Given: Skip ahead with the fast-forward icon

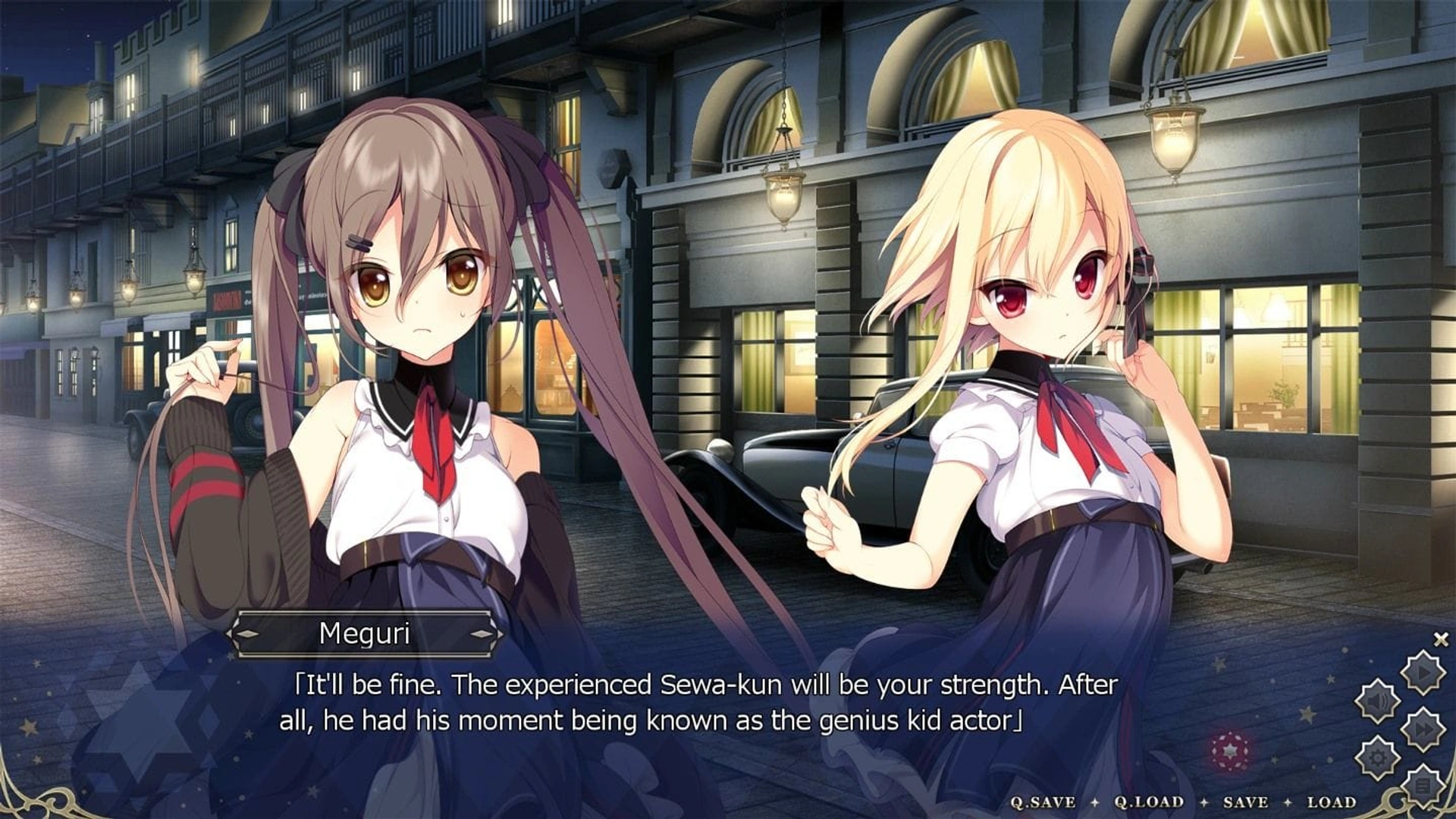Looking at the screenshot, I should pyautogui.click(x=1422, y=730).
